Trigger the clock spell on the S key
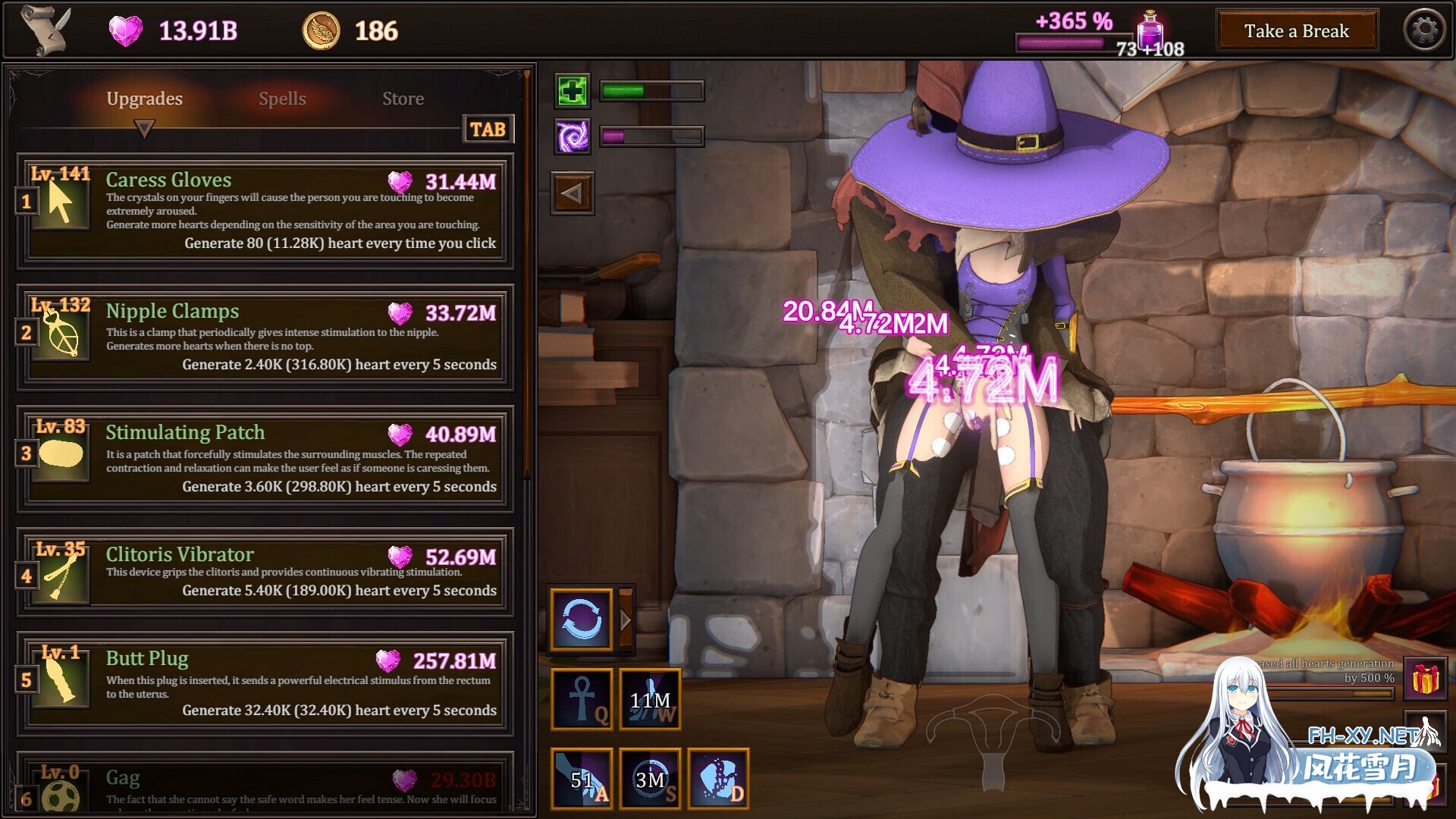The height and width of the screenshot is (819, 1456). 649,778
